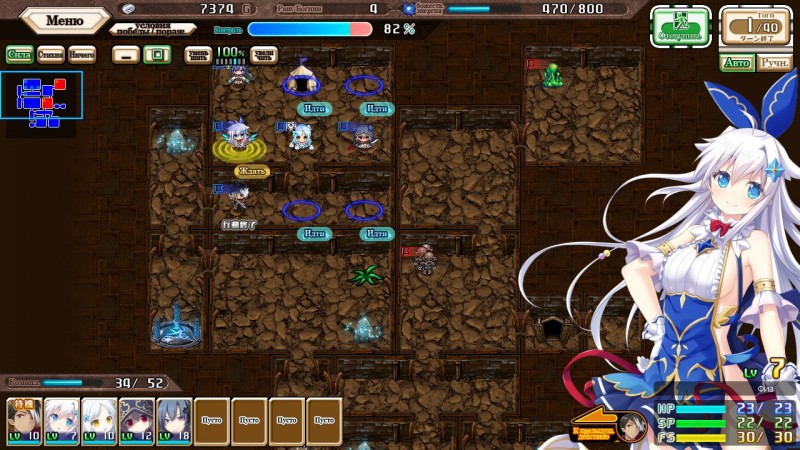Click the dungeon minimap

point(41,102)
